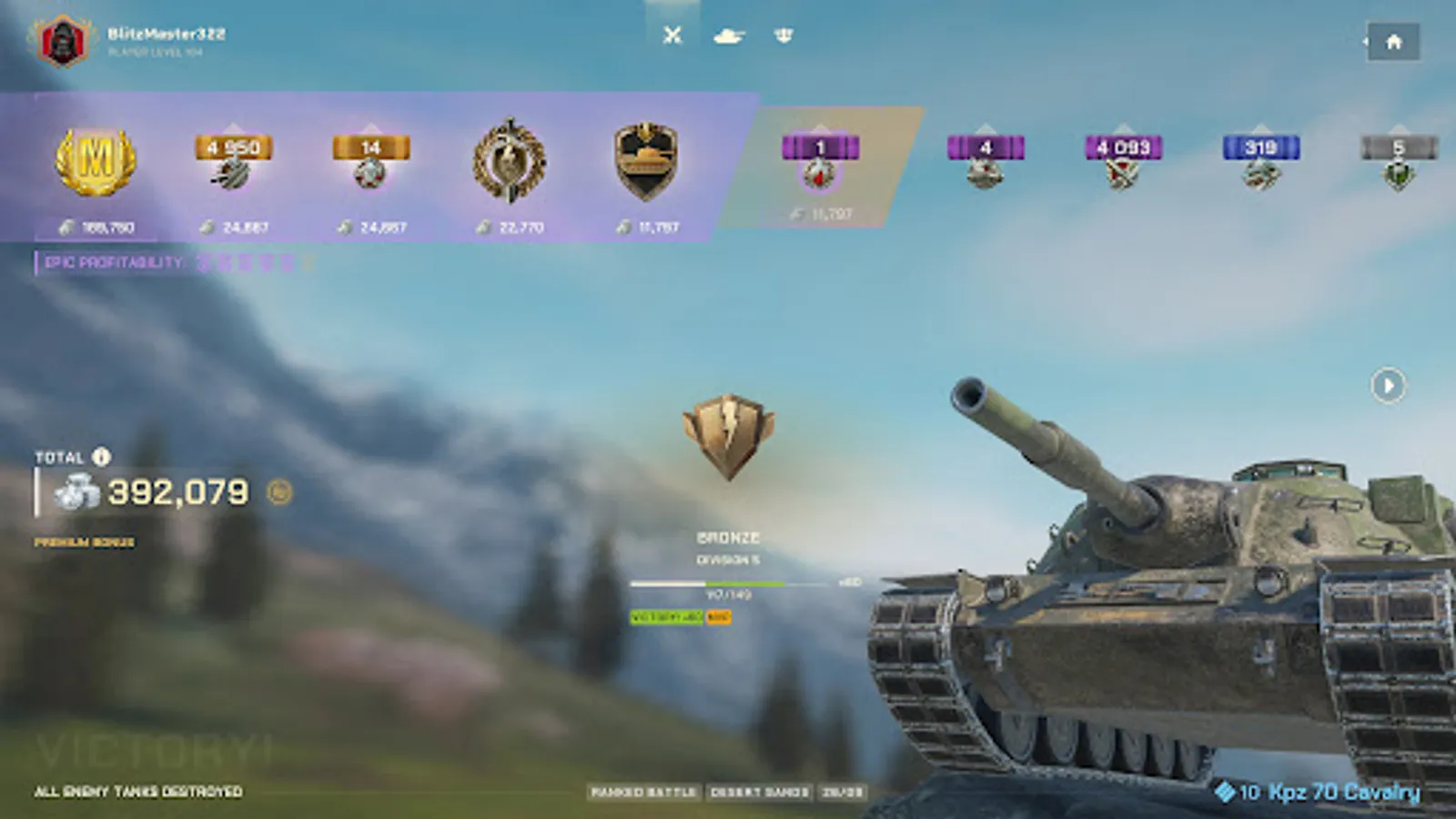Click the next carousel arrow on right
Screen dimensions: 1456x819
[x=1387, y=386]
